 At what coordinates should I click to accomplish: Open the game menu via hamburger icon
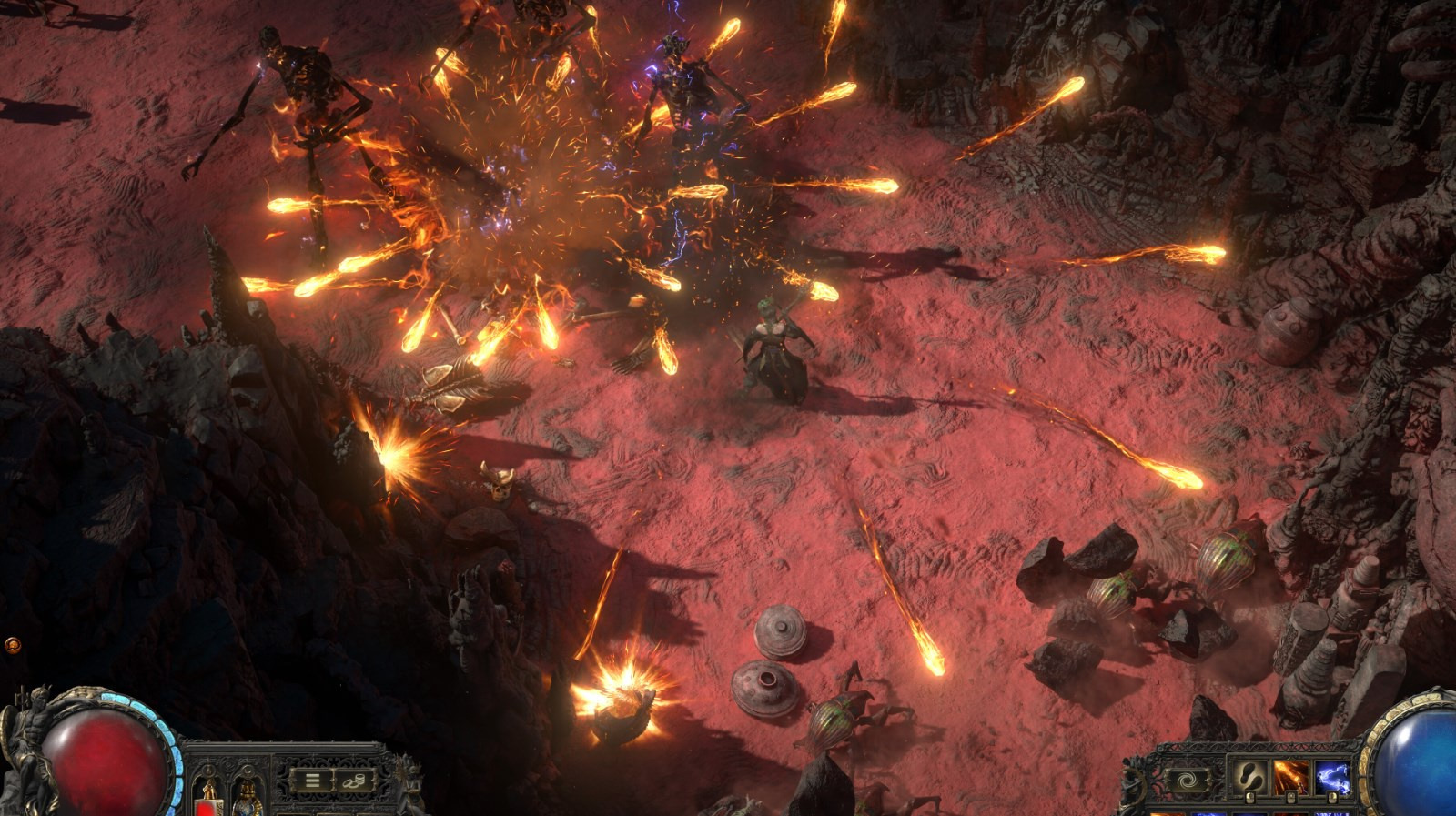(x=312, y=780)
